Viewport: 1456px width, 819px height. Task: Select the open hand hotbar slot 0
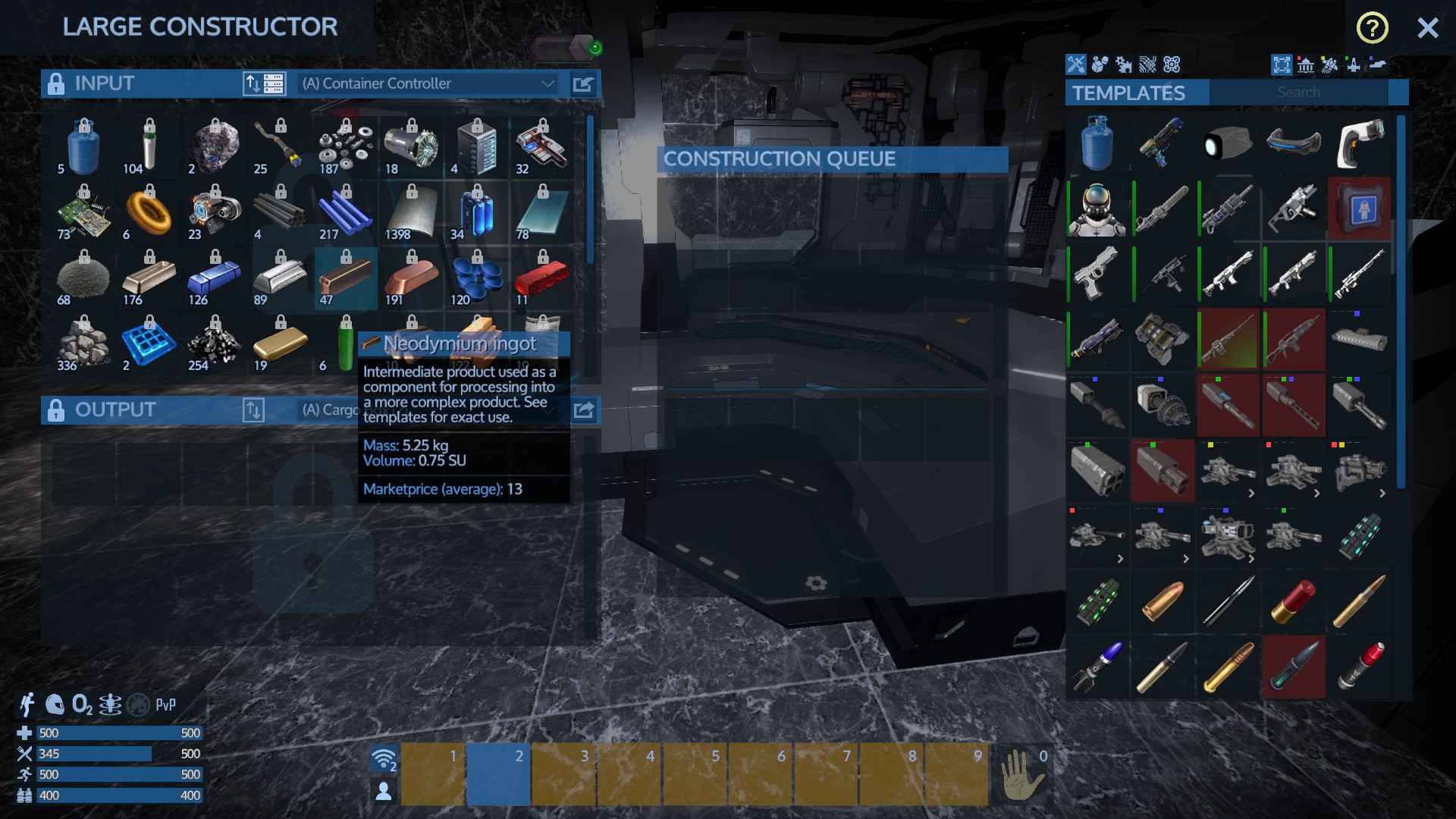point(1021,773)
